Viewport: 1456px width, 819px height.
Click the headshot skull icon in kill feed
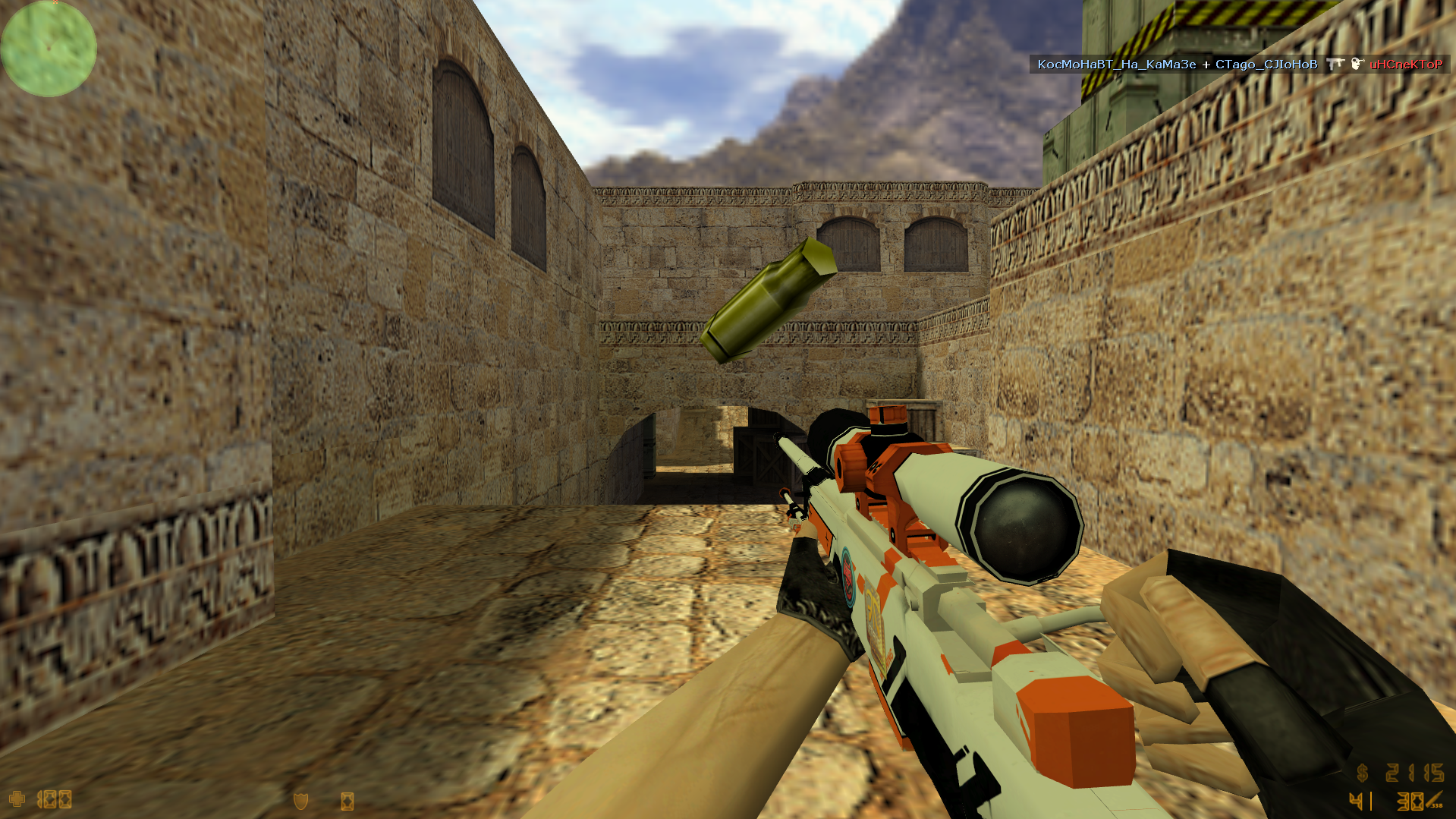pos(1357,65)
